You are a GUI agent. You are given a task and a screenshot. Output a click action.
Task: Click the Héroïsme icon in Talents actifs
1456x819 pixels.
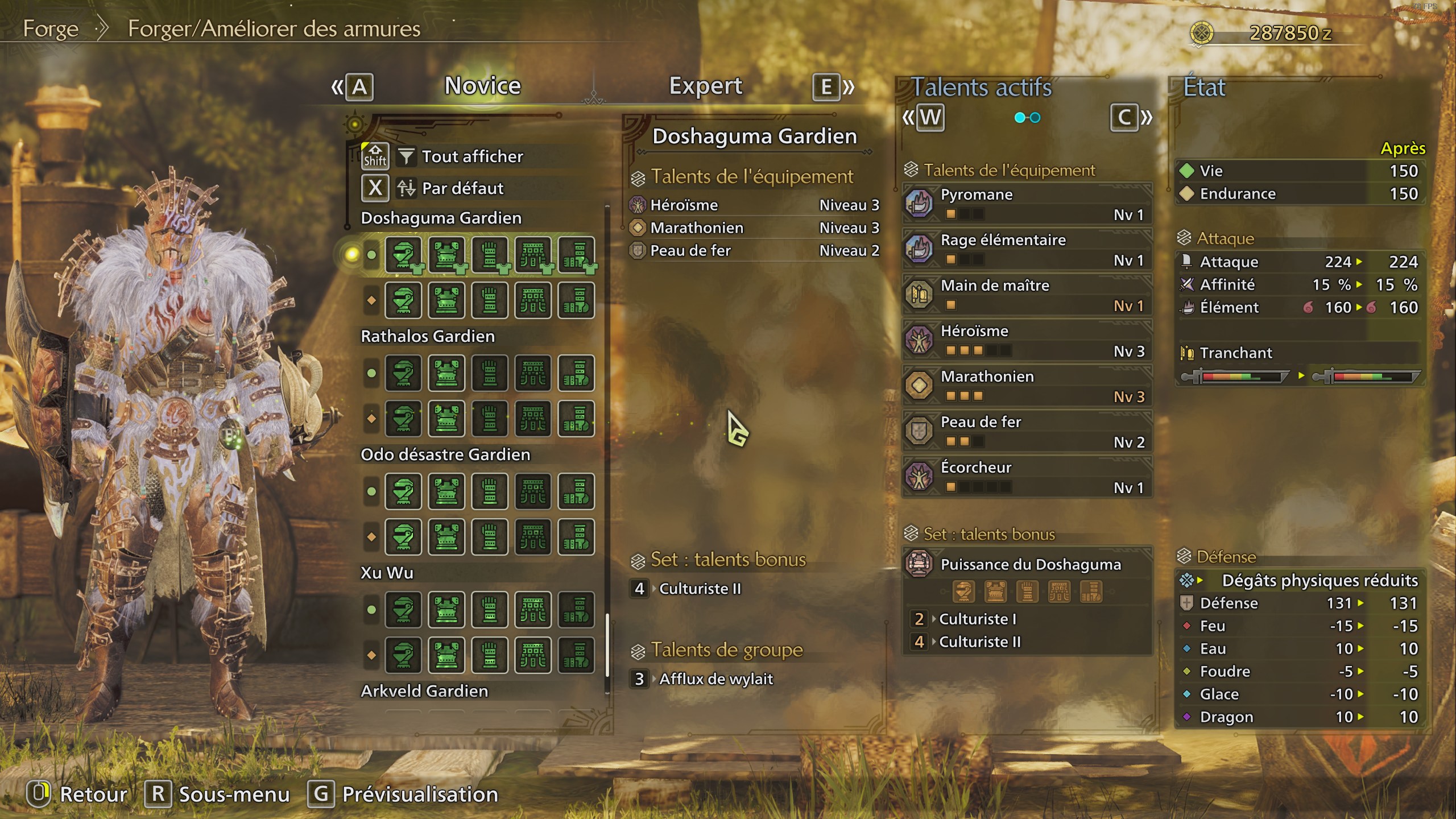pyautogui.click(x=919, y=340)
